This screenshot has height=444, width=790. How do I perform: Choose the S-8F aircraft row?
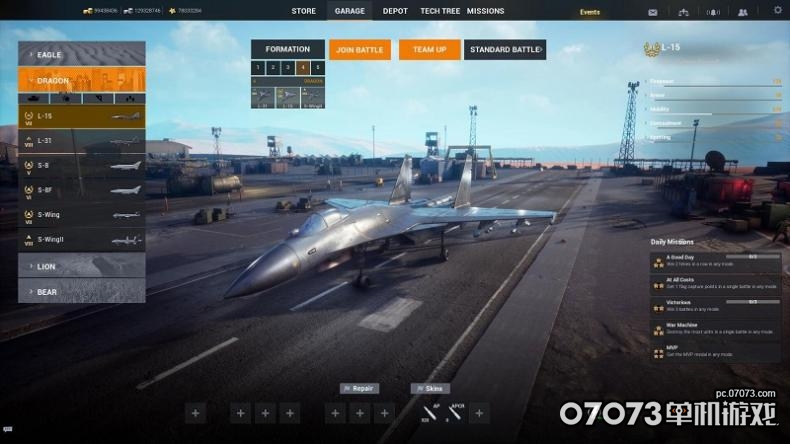click(x=81, y=190)
